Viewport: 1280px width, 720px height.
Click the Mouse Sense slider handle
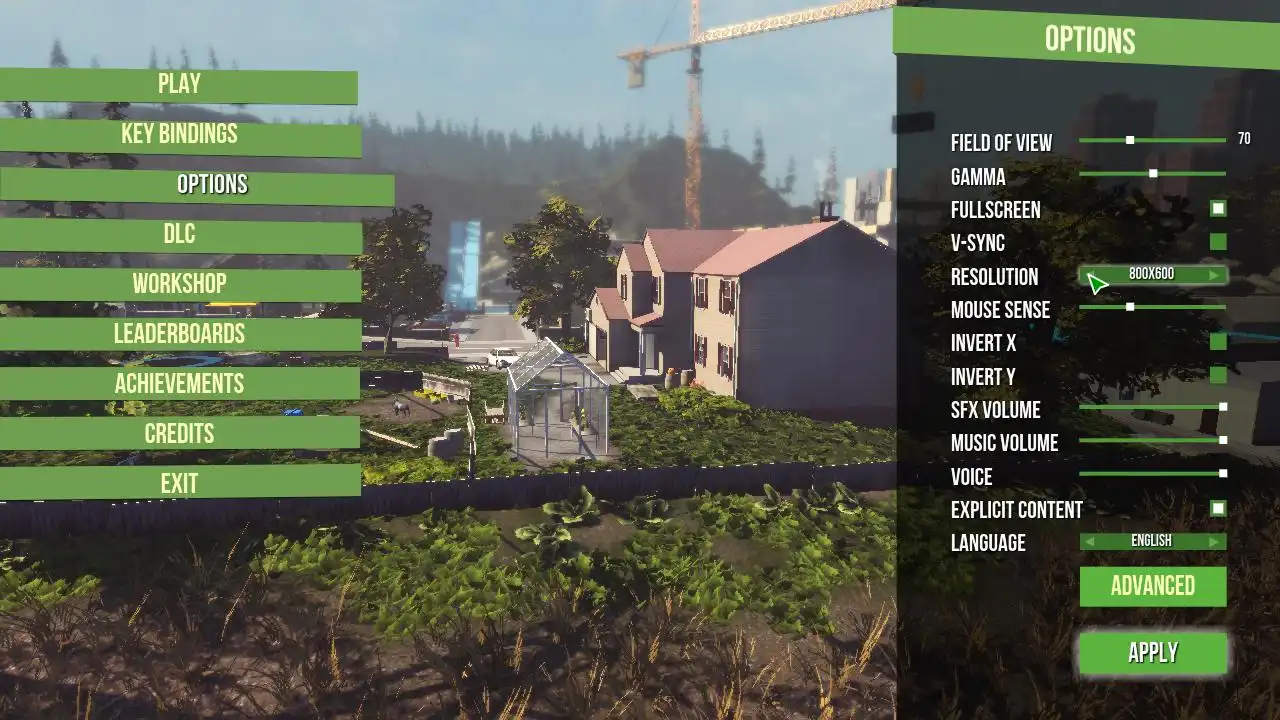[1130, 307]
